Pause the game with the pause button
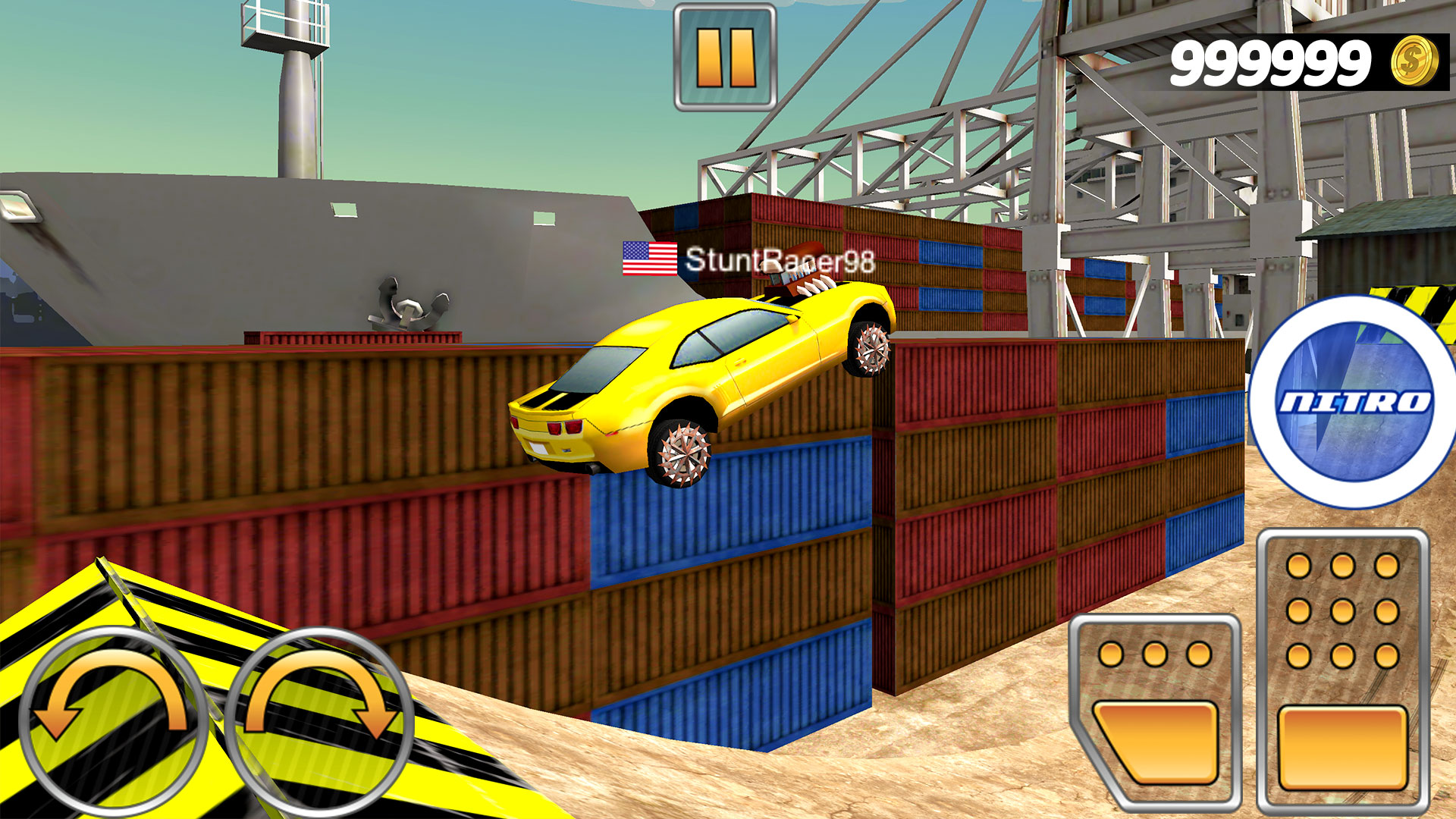Screen dimensions: 1456x819 (725, 58)
